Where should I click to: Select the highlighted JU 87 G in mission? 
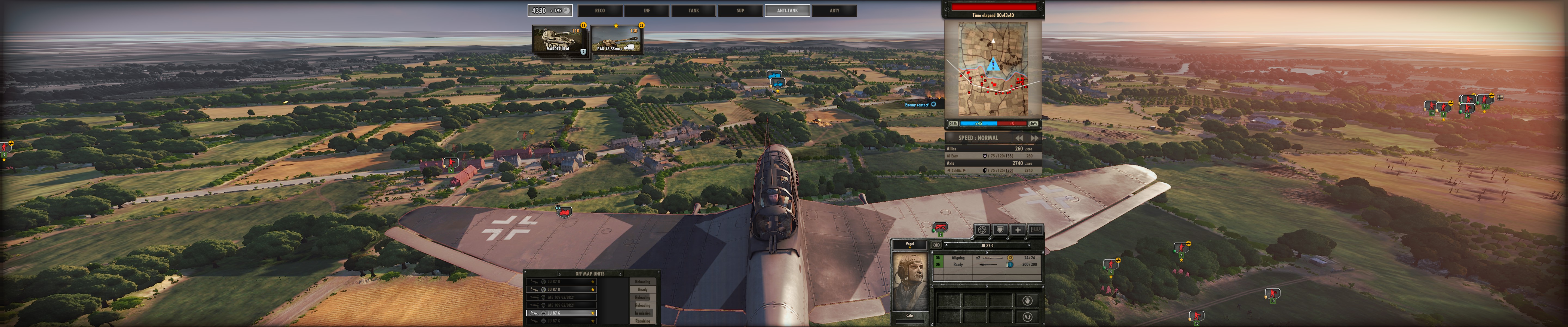coord(561,313)
